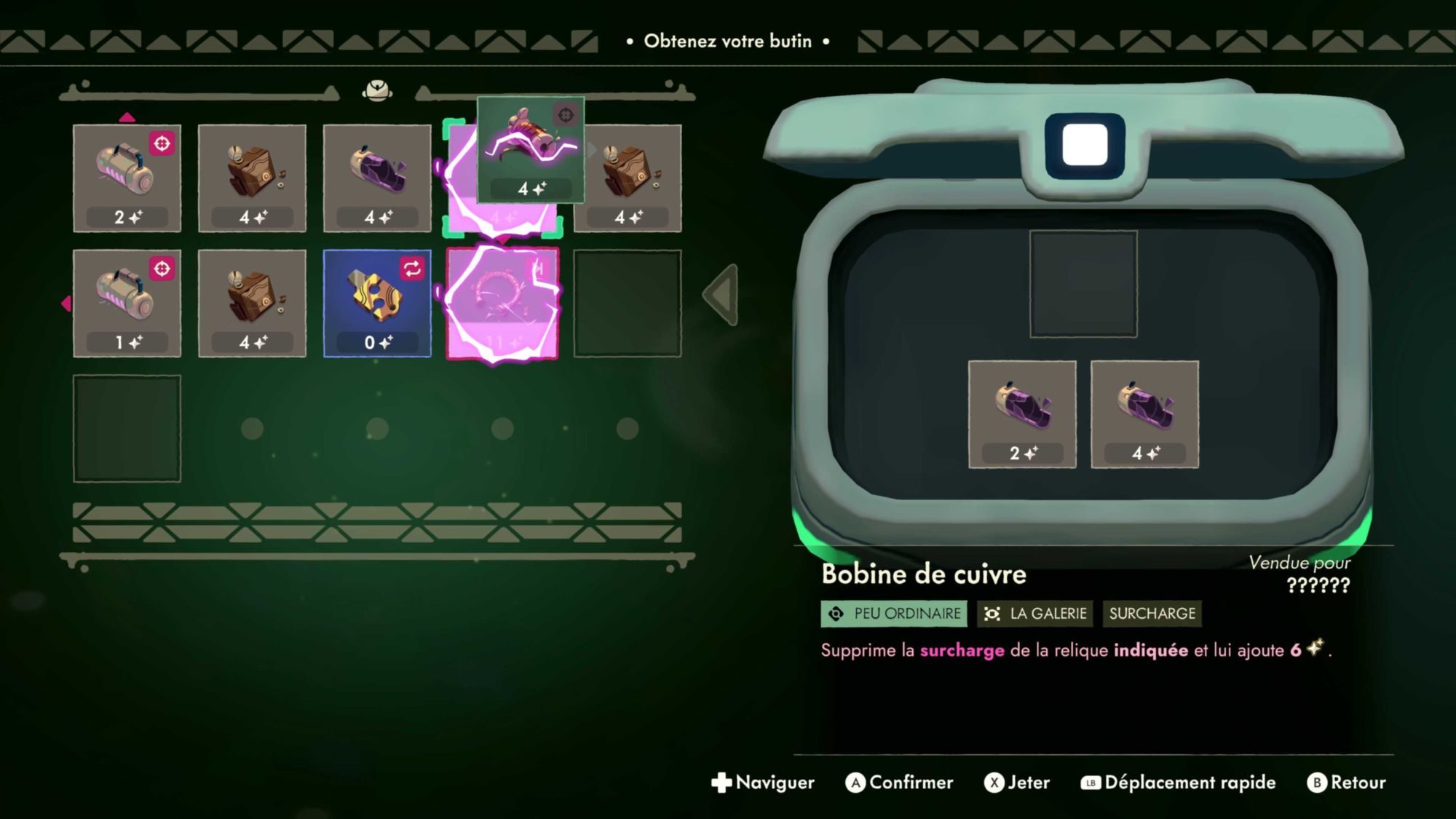Choose the purple relic in the backpack grid
This screenshot has height=819, width=1456.
pyautogui.click(x=377, y=178)
